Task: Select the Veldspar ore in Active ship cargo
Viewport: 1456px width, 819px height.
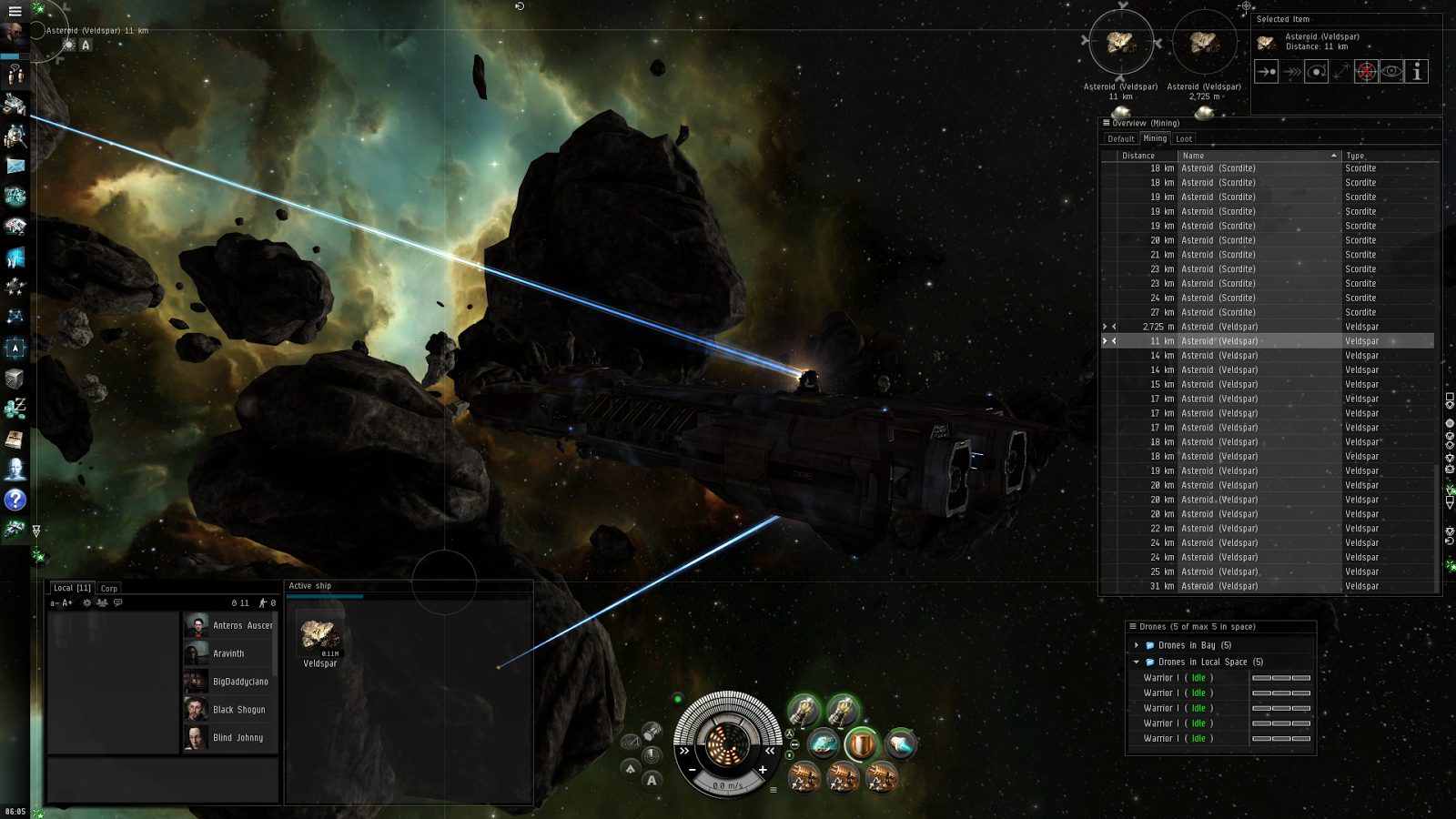Action: click(319, 635)
